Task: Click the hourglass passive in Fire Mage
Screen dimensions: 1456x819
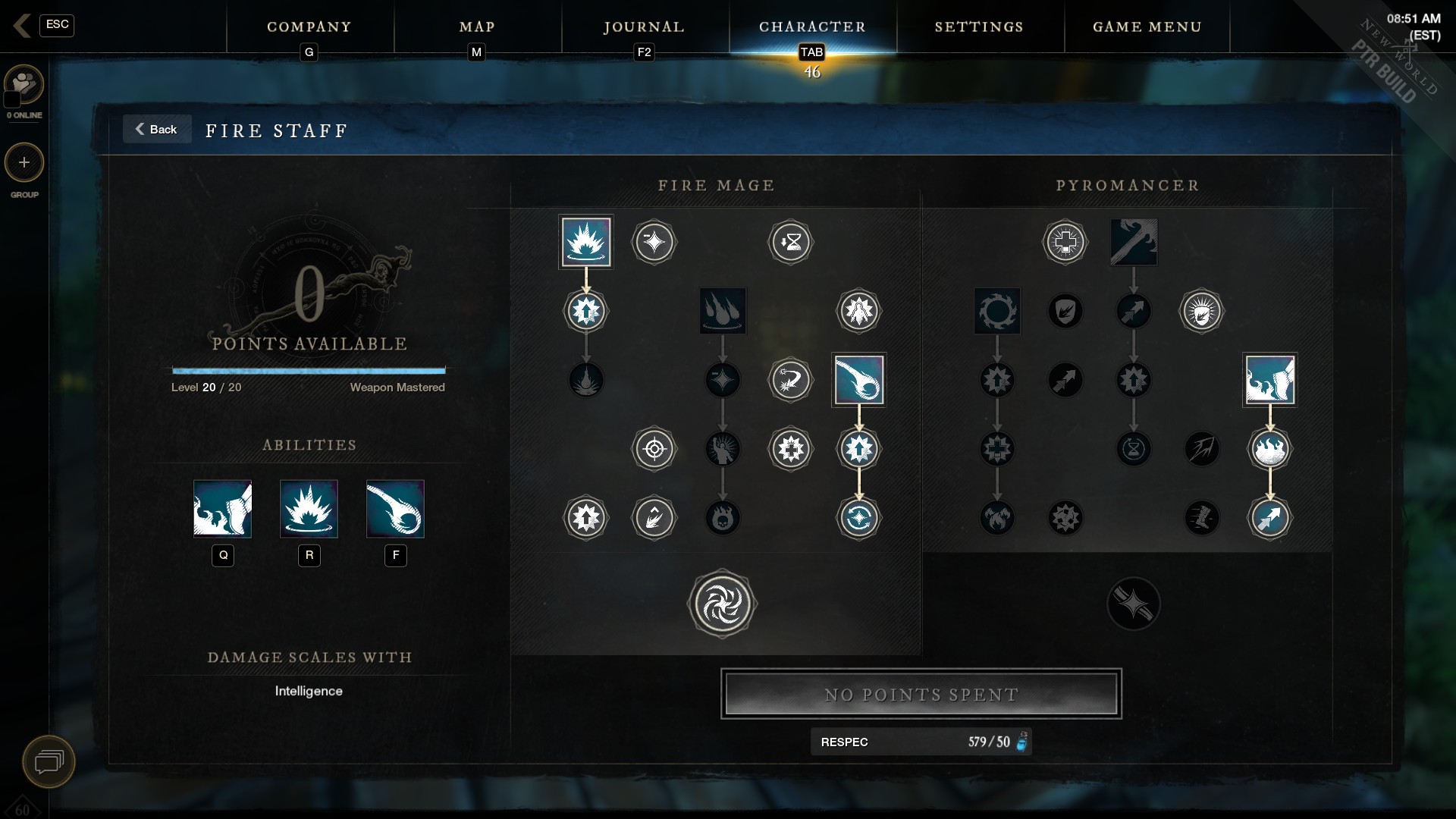Action: click(790, 243)
